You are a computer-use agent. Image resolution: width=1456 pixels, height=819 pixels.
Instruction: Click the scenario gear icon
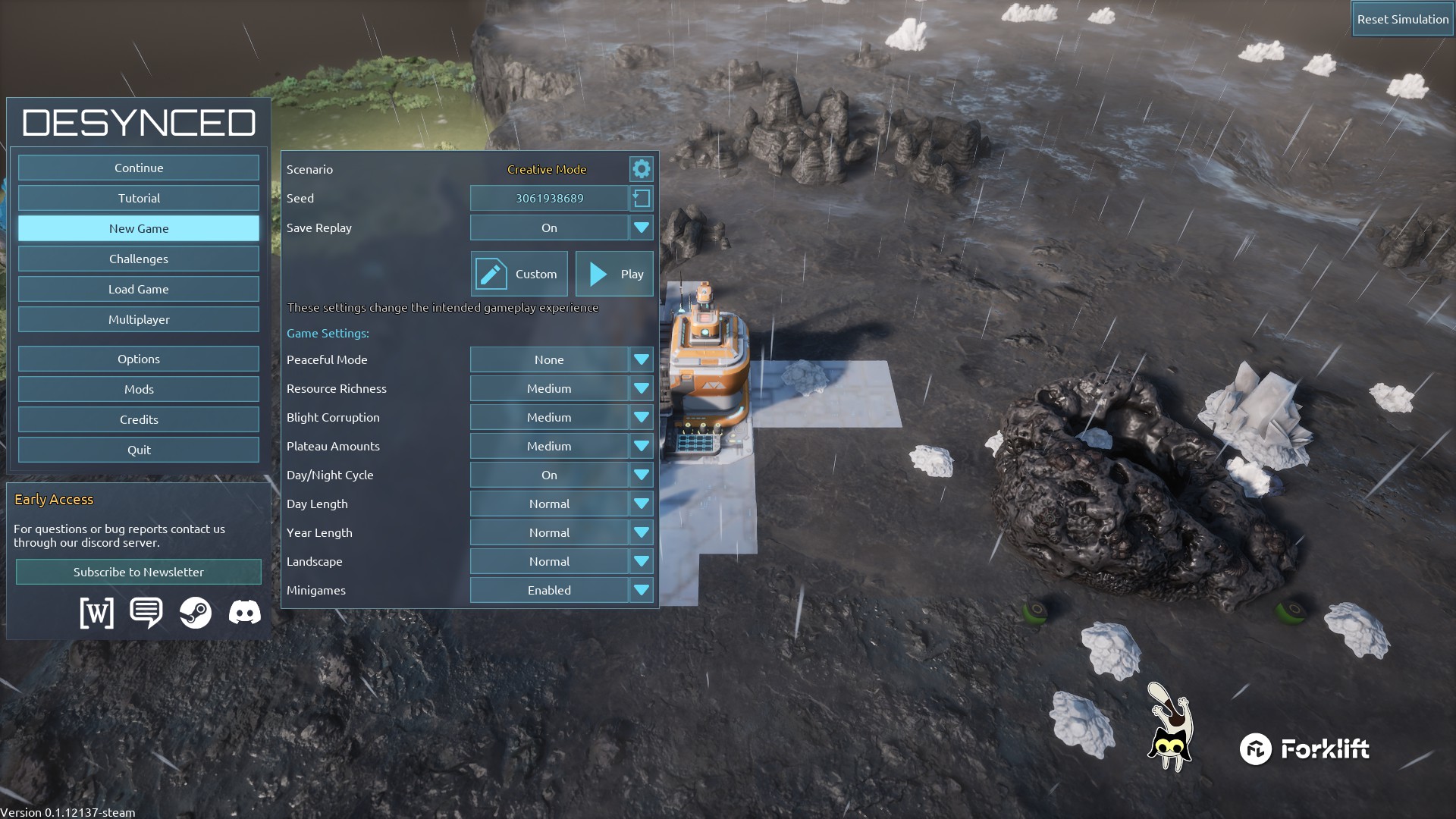pos(642,169)
